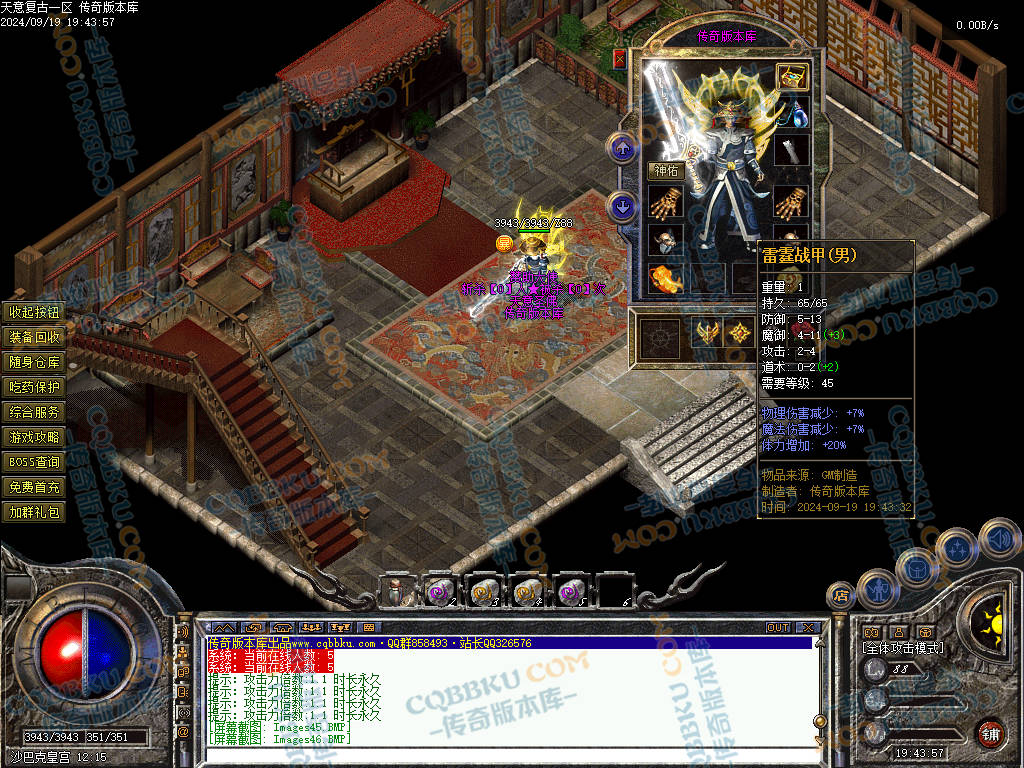The image size is (1024, 768).
Task: Click the OUT button on the chat bar
Action: (778, 628)
